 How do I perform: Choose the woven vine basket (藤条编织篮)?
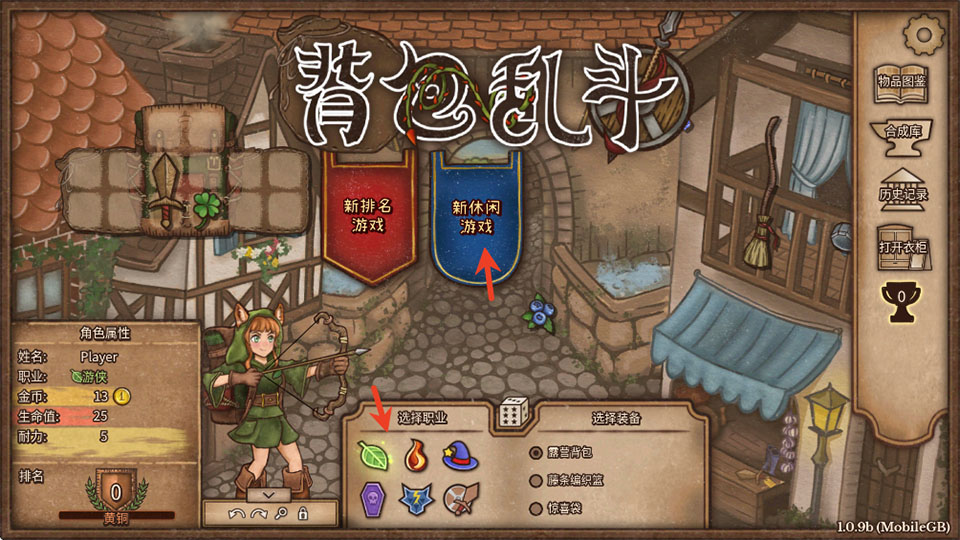[x=575, y=480]
